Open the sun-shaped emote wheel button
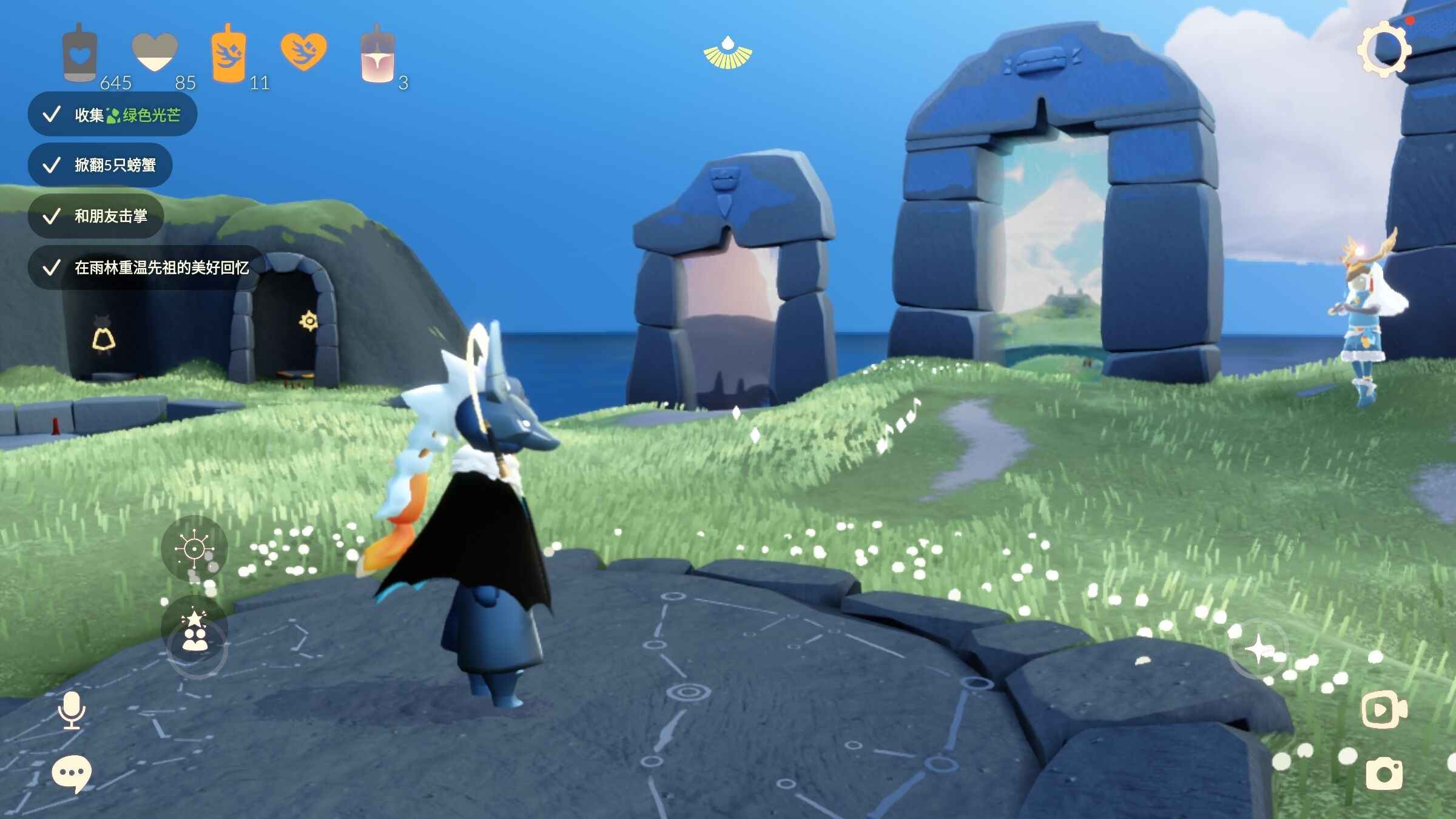 point(194,549)
